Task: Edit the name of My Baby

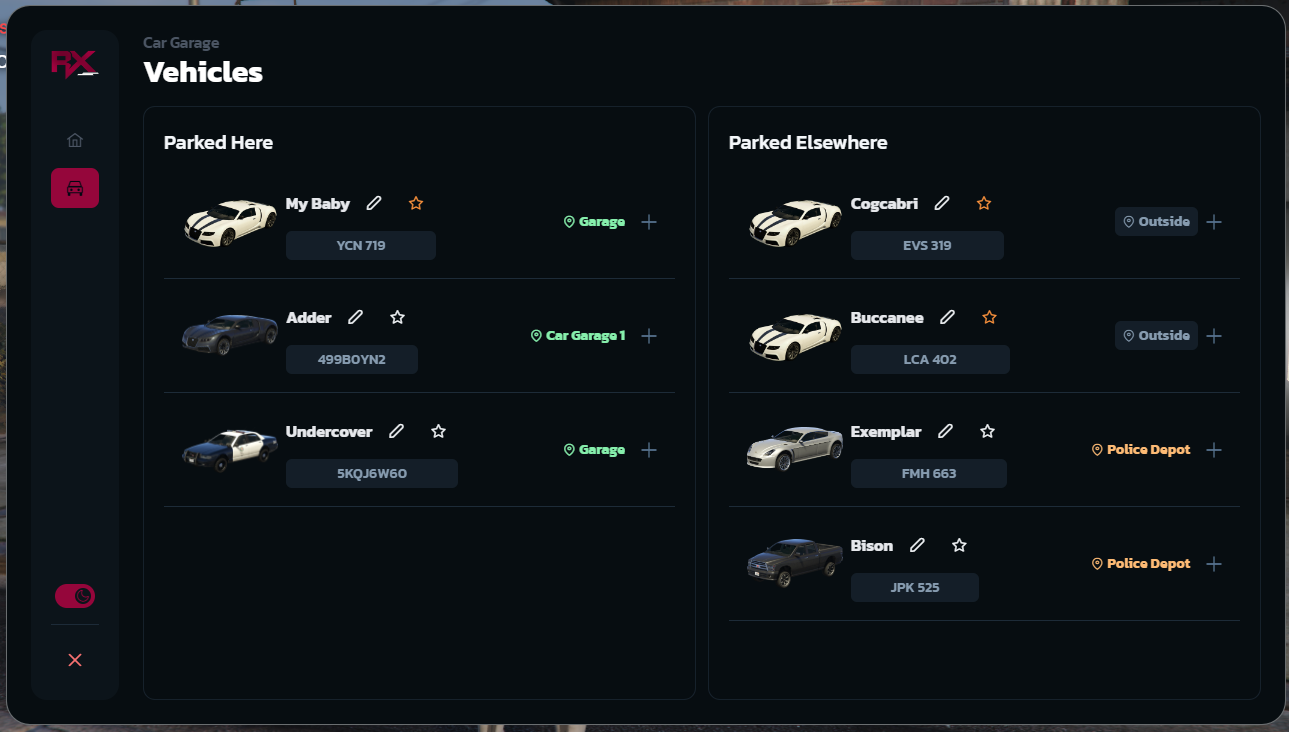Action: pos(374,203)
